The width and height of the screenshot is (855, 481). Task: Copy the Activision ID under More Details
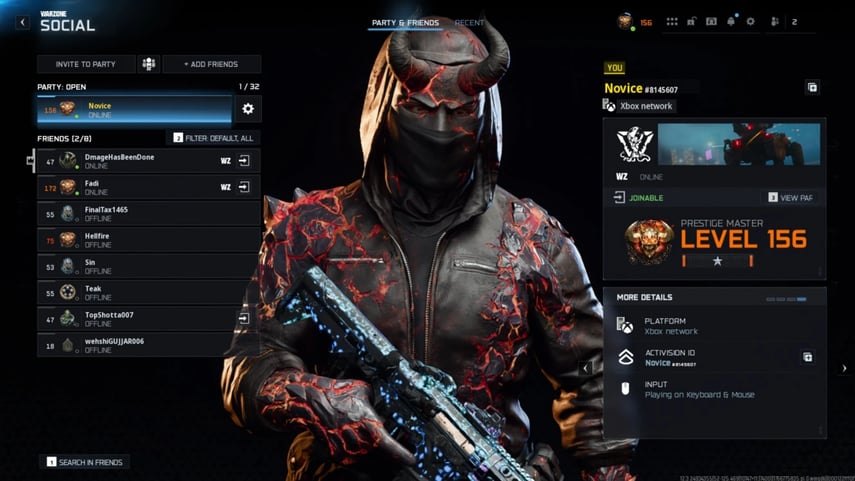(808, 357)
